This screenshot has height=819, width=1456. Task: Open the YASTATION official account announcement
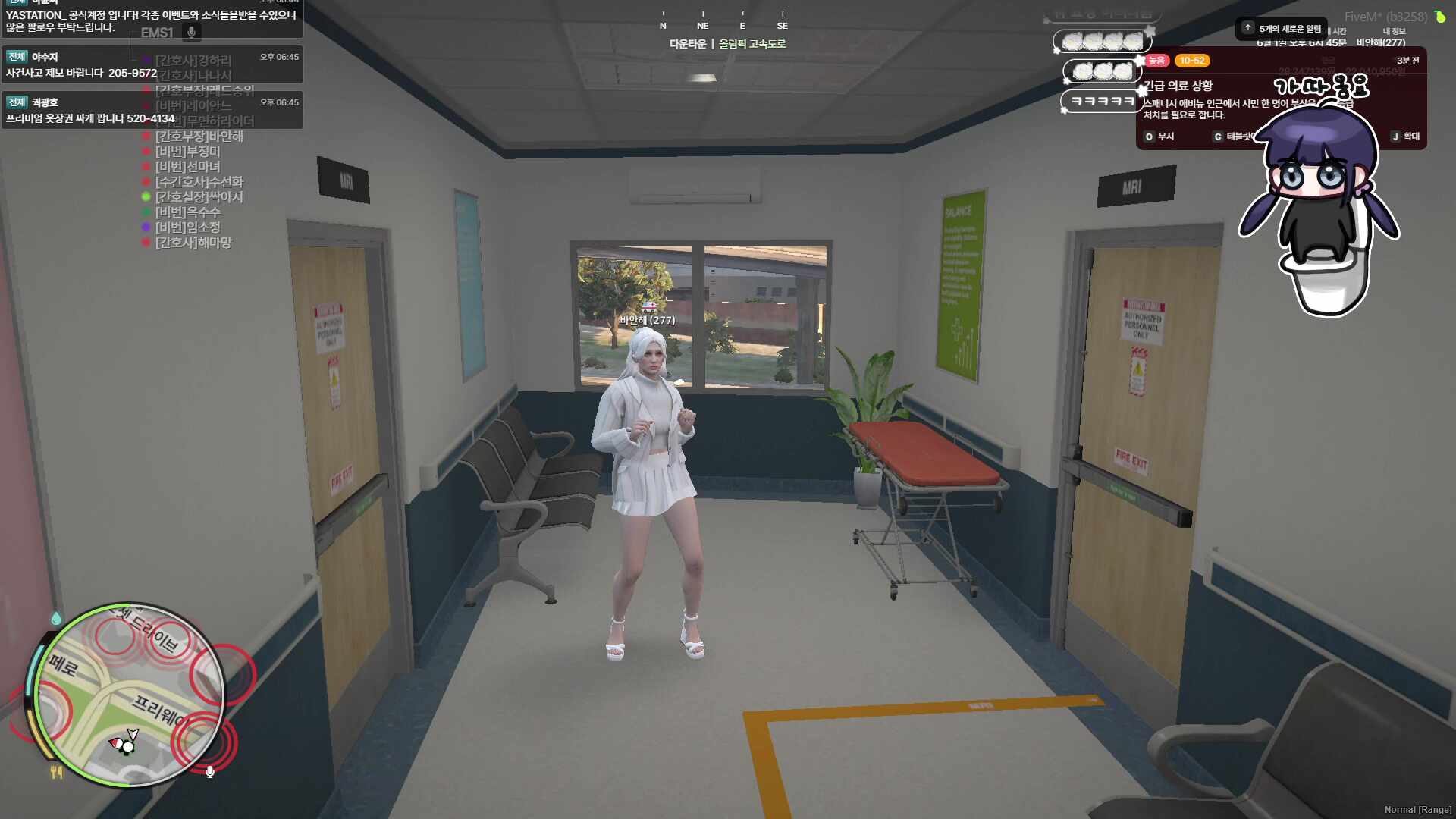pyautogui.click(x=152, y=20)
